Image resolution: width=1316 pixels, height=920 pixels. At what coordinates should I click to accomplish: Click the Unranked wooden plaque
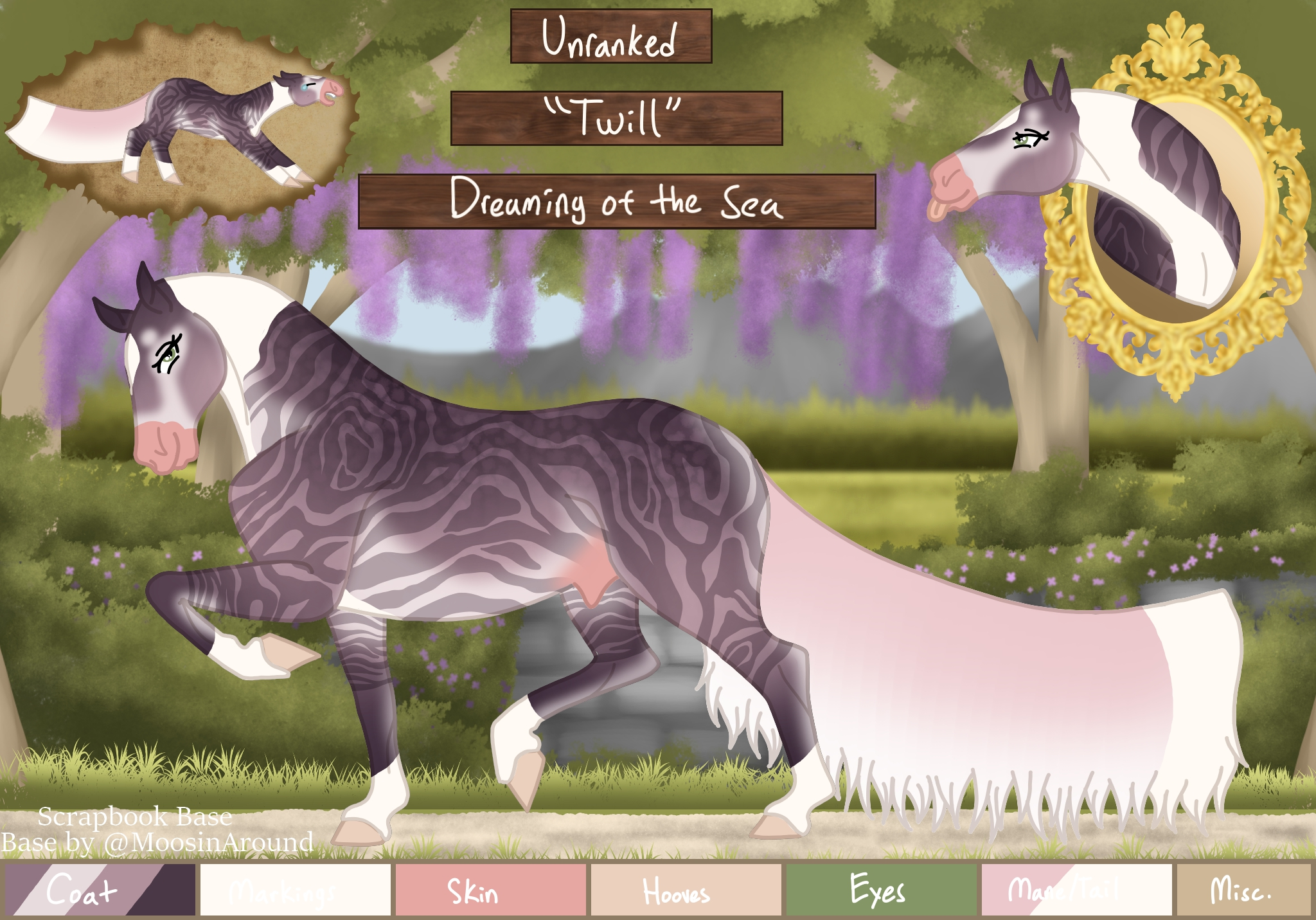point(610,37)
